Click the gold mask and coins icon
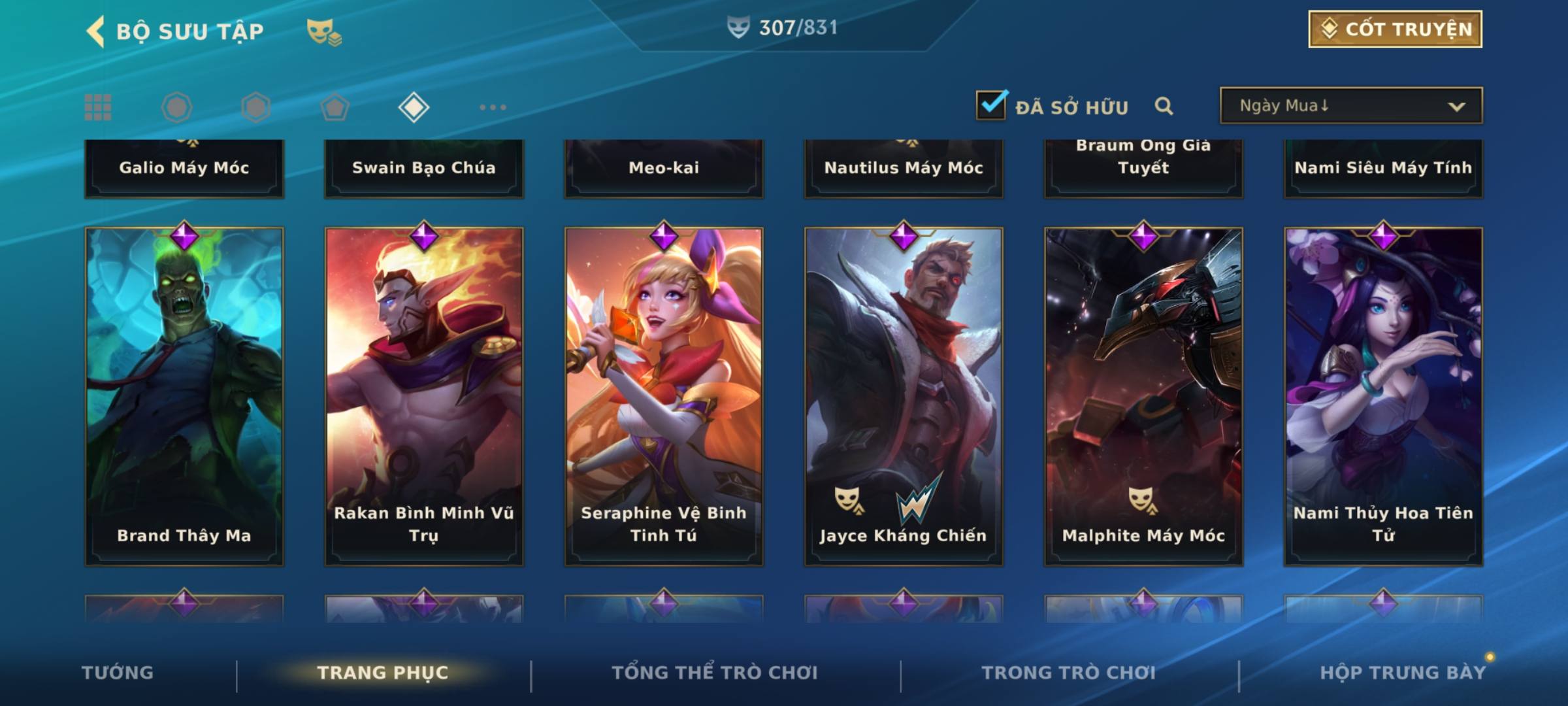This screenshot has width=1568, height=706. click(324, 31)
